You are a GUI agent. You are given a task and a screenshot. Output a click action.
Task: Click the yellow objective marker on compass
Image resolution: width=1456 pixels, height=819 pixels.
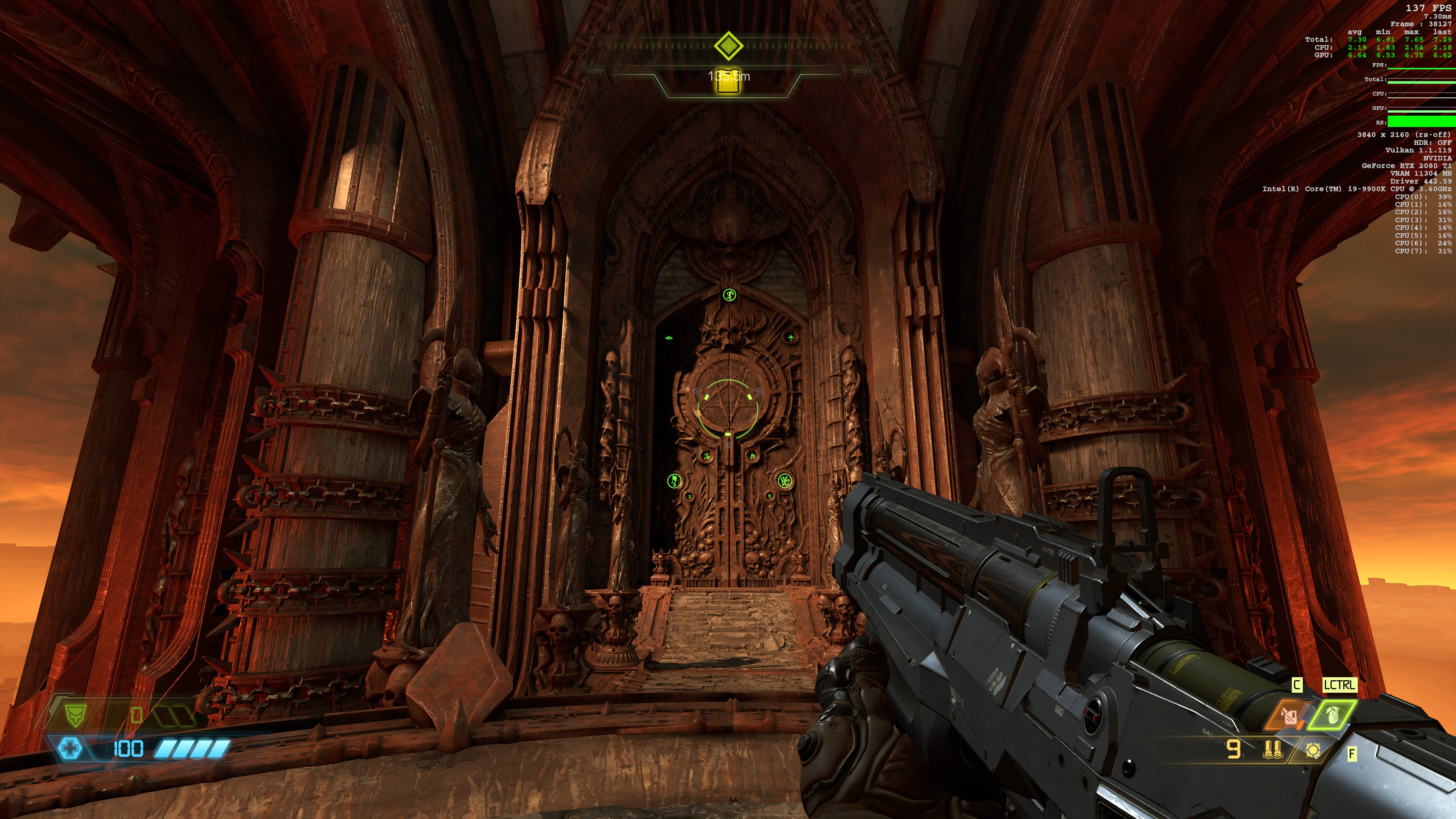[728, 82]
